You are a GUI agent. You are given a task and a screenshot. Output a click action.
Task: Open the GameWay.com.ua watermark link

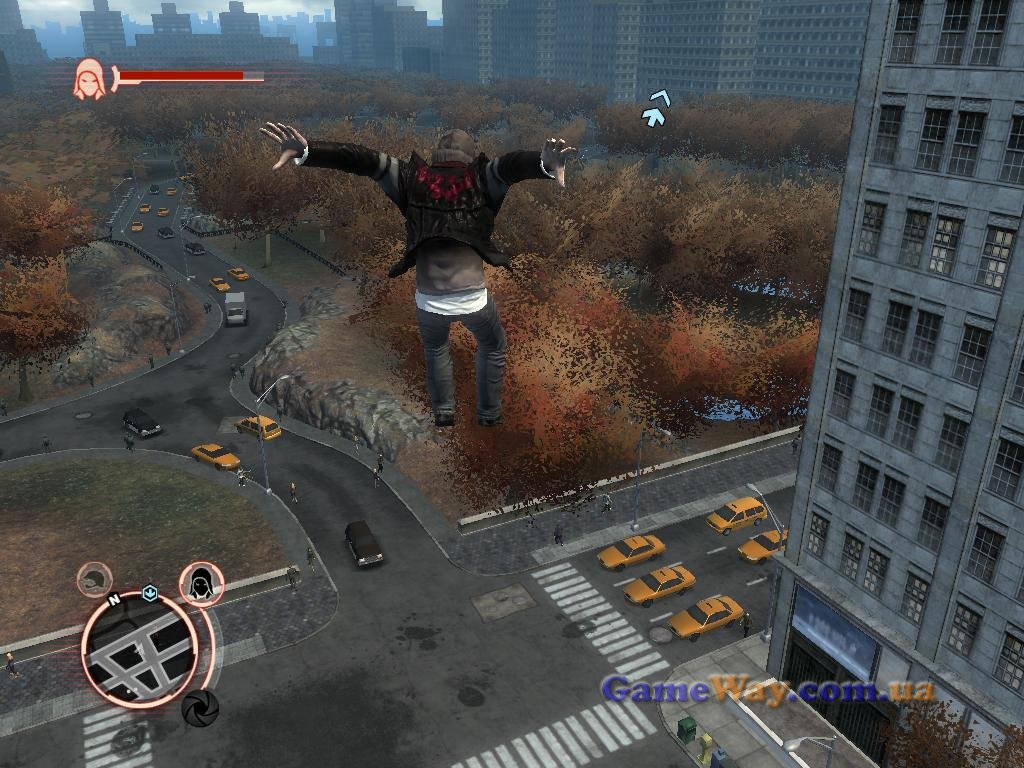pos(767,690)
